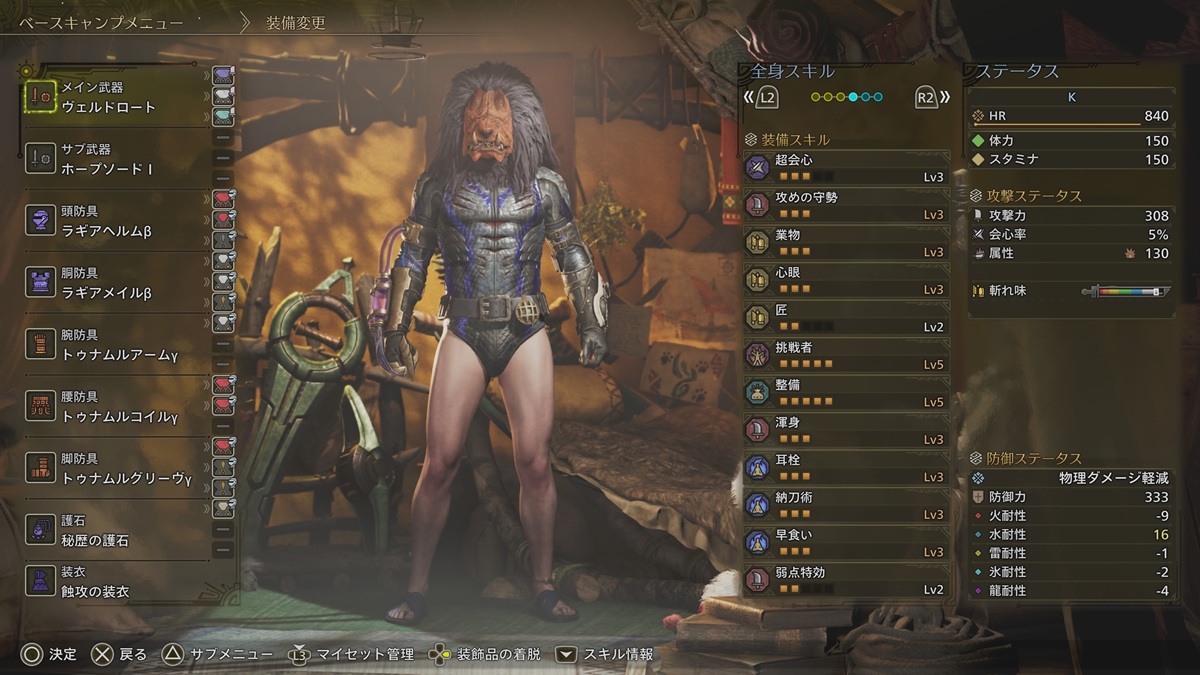Select the 整備 skill row
Screen dimensions: 1200x675
[846, 393]
